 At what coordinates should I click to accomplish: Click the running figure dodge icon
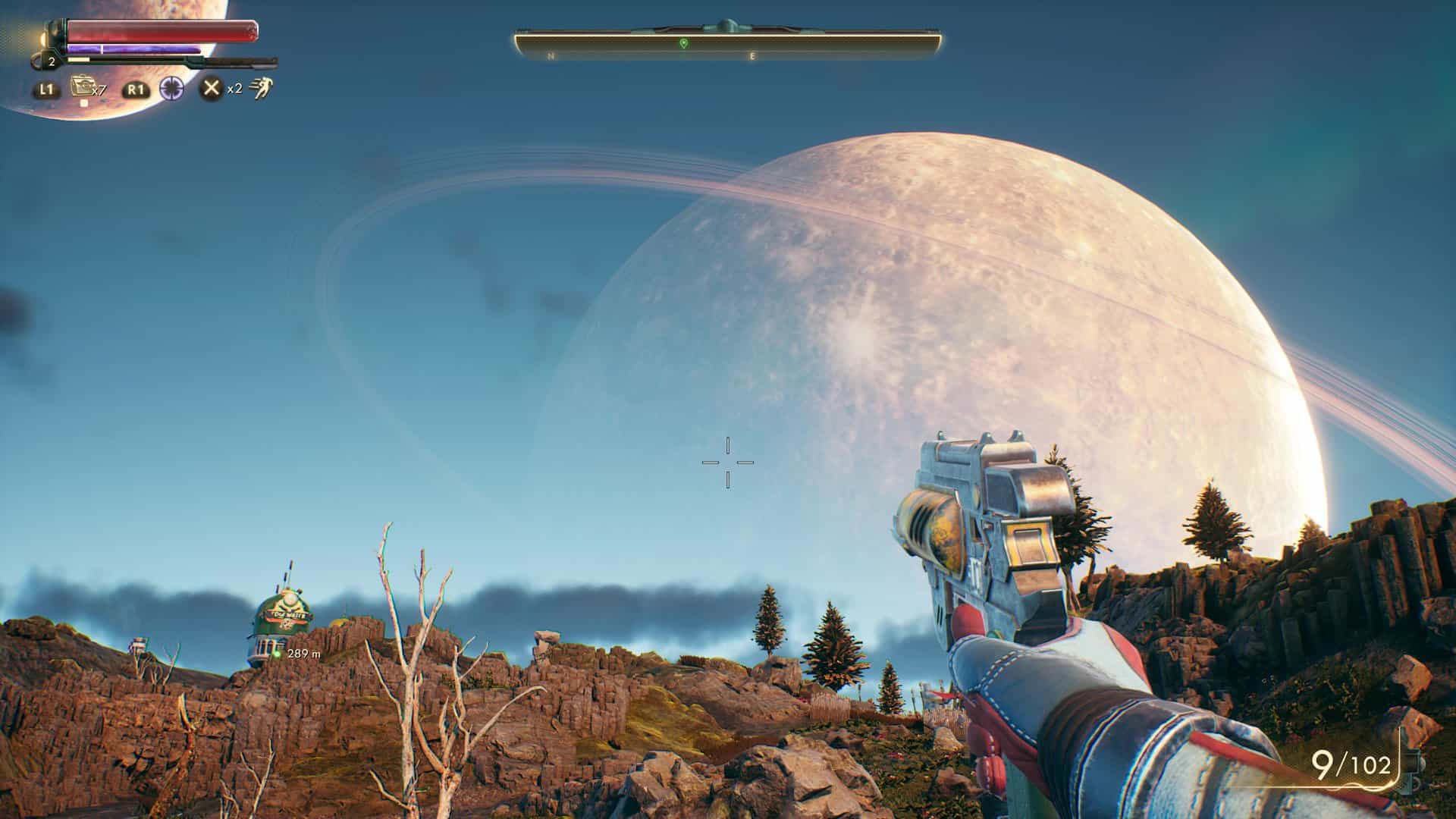point(261,88)
